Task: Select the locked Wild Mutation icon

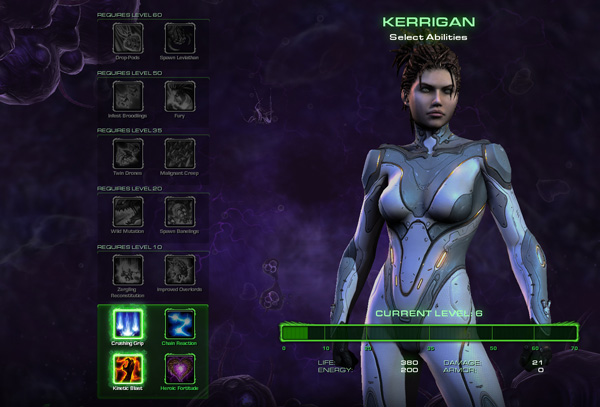Action: pos(127,211)
